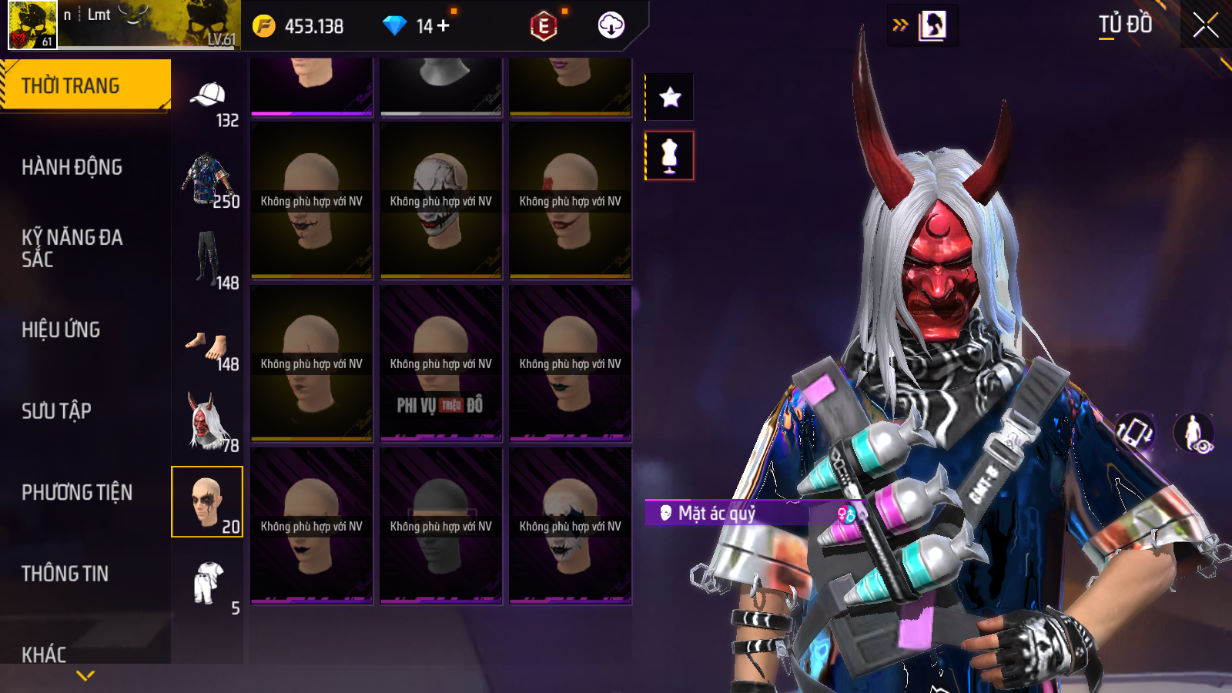Open the white outfit set subcategory

click(x=207, y=583)
